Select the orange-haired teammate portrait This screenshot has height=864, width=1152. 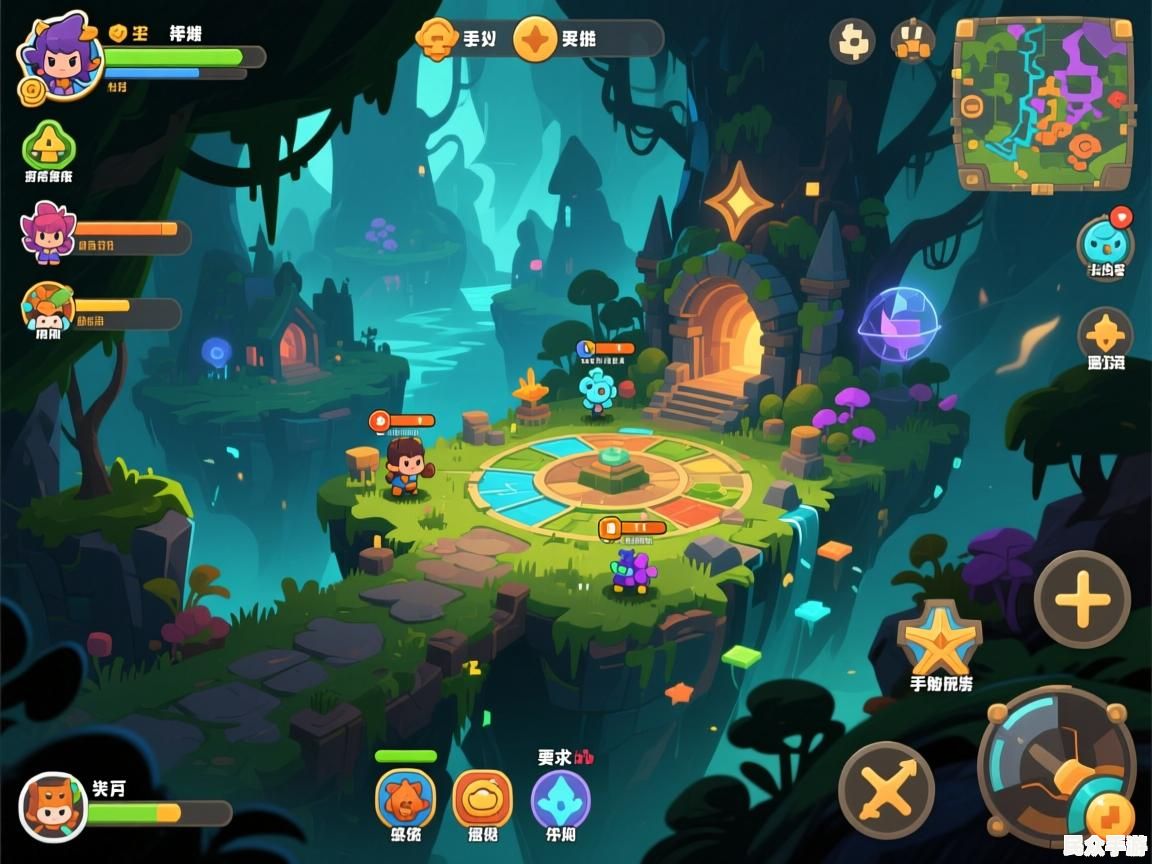[47, 309]
